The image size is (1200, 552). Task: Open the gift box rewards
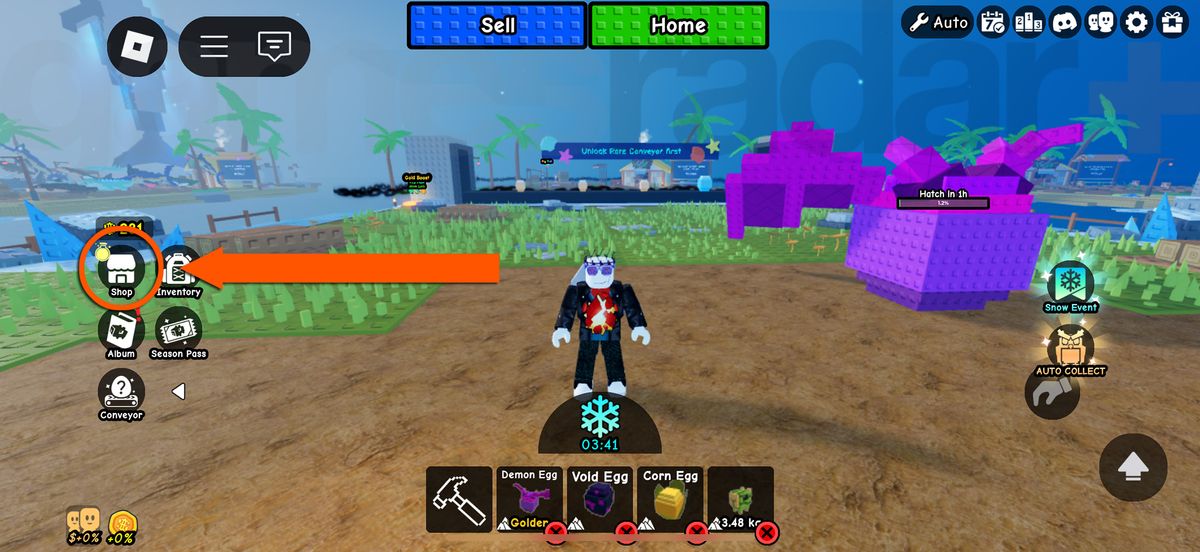coord(1172,22)
